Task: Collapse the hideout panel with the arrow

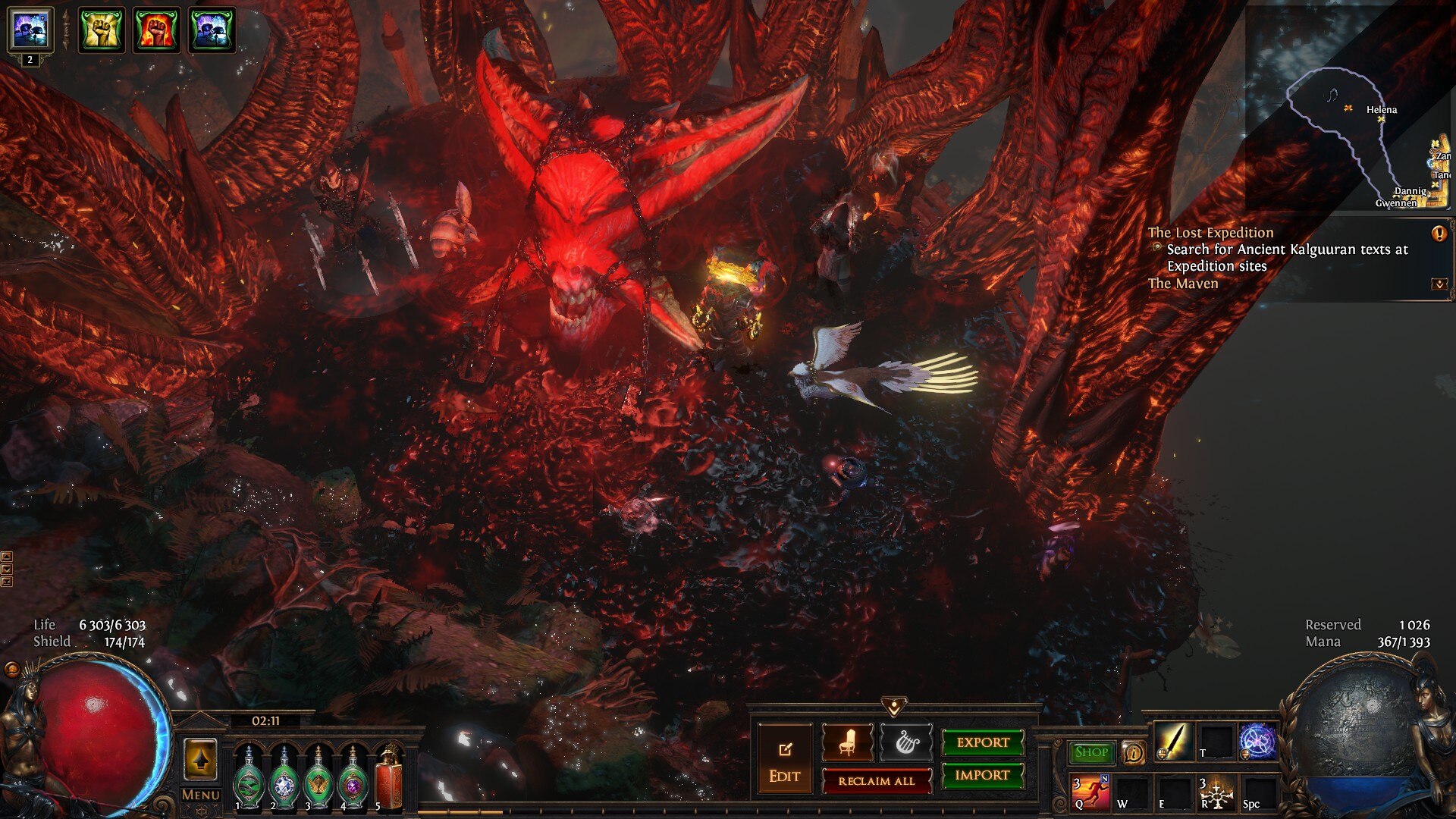Action: [894, 708]
